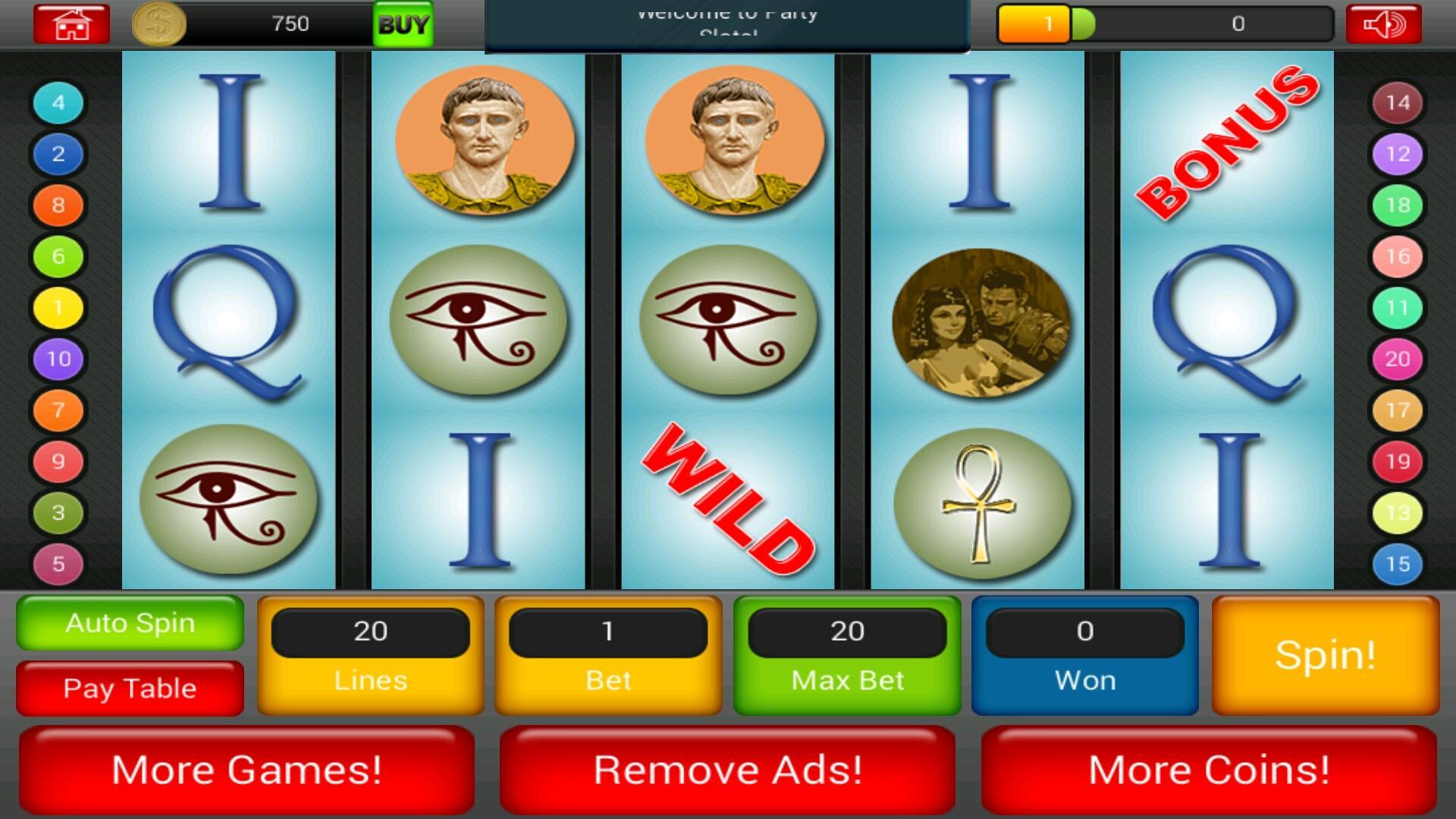Viewport: 1456px width, 819px height.
Task: Tap the BONUS symbol on reel five
Action: click(1225, 140)
